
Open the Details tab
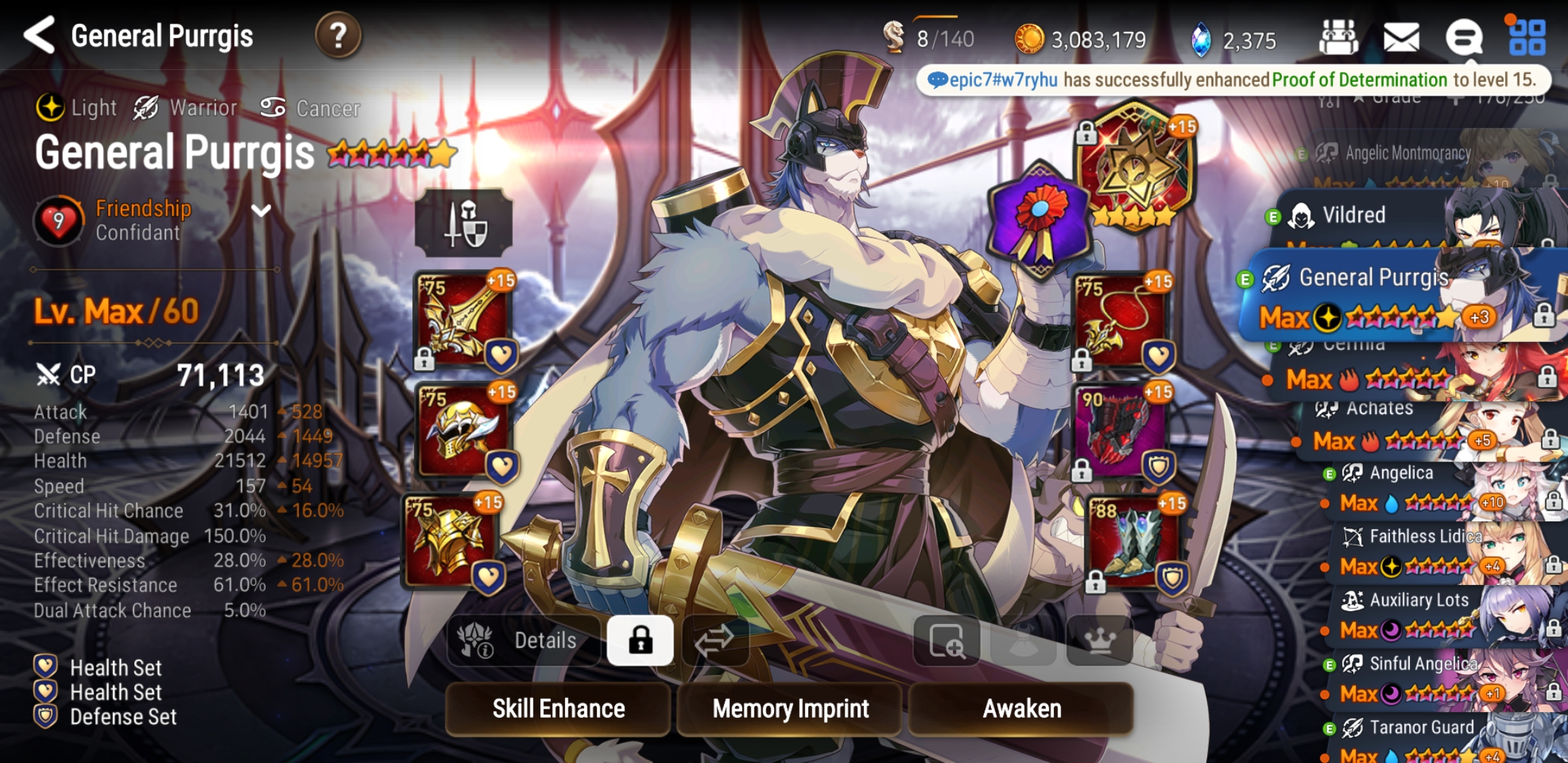(x=544, y=640)
